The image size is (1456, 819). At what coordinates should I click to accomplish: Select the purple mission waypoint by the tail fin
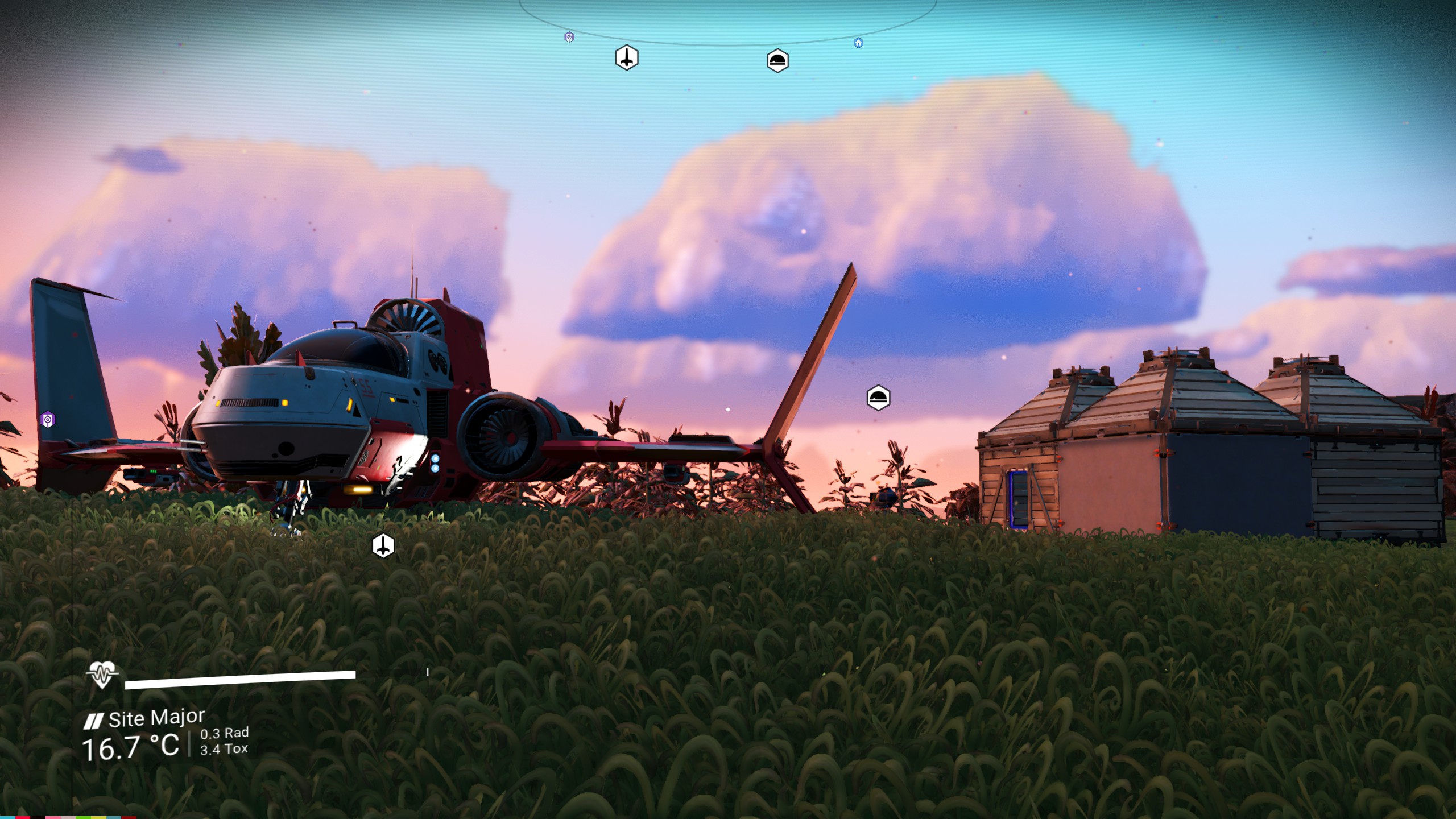[x=48, y=420]
